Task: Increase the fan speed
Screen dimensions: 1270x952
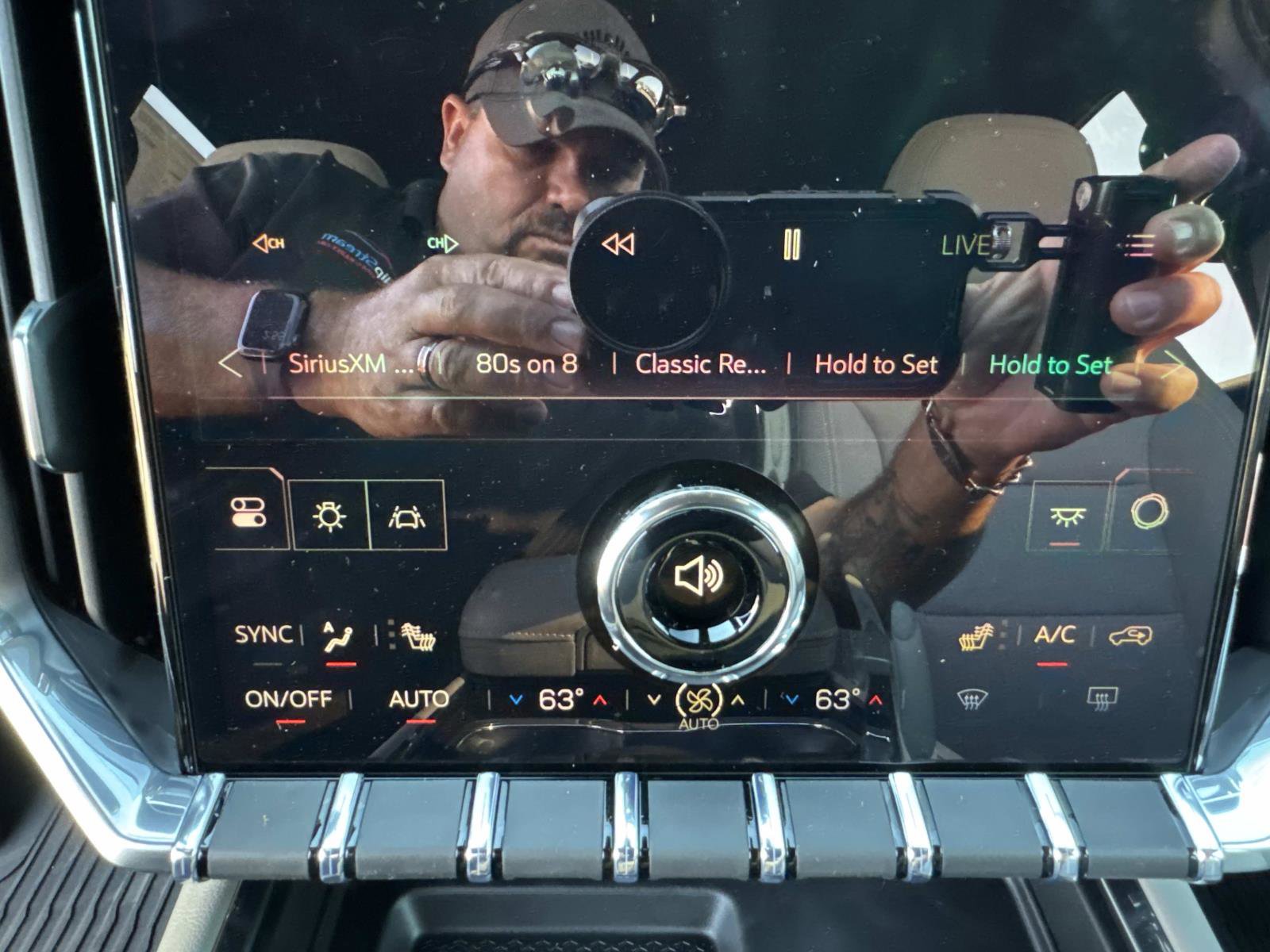Action: 738,701
